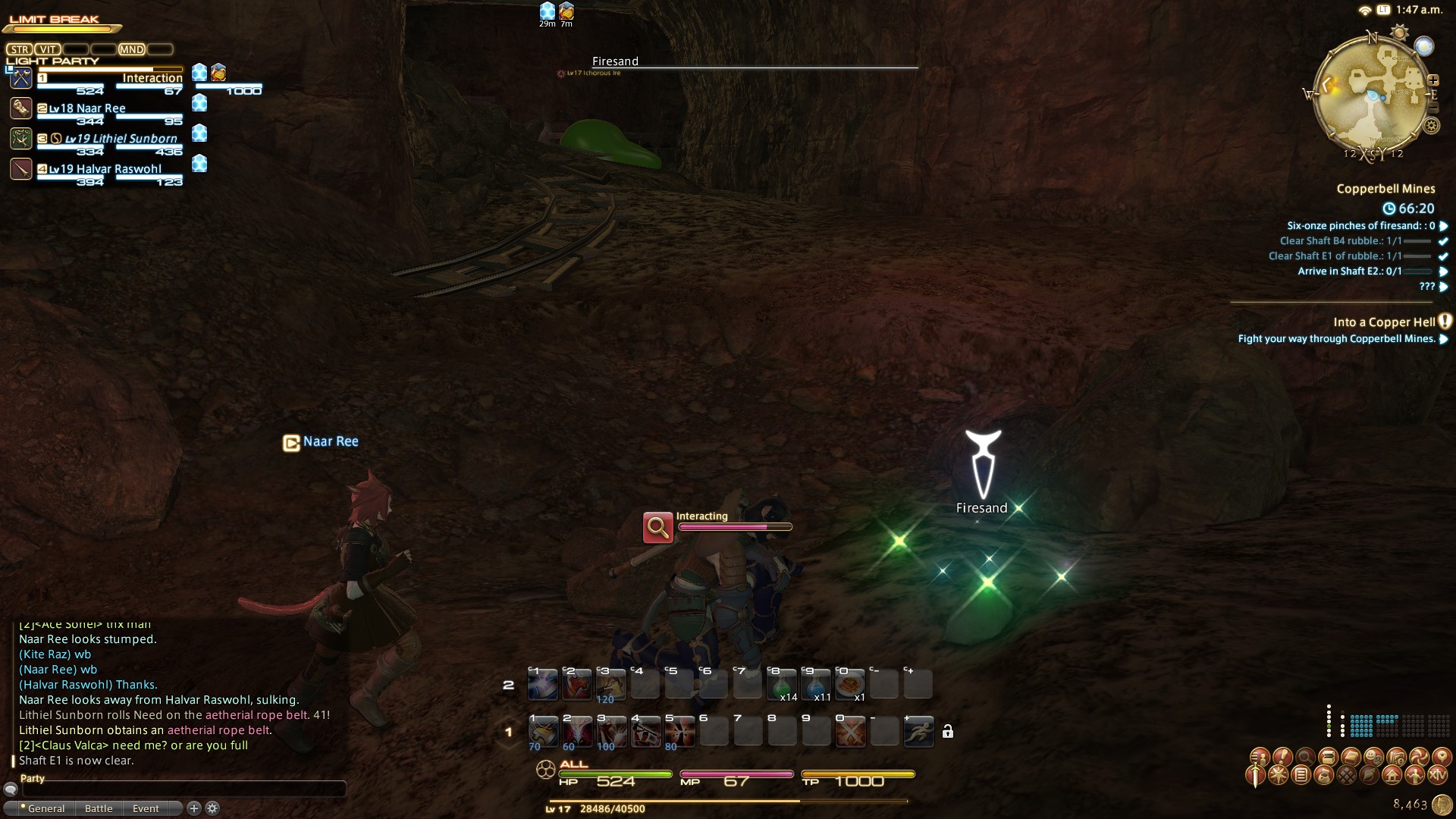The image size is (1456, 819).
Task: Open the house-shaped housing menu icon
Action: (x=1392, y=775)
